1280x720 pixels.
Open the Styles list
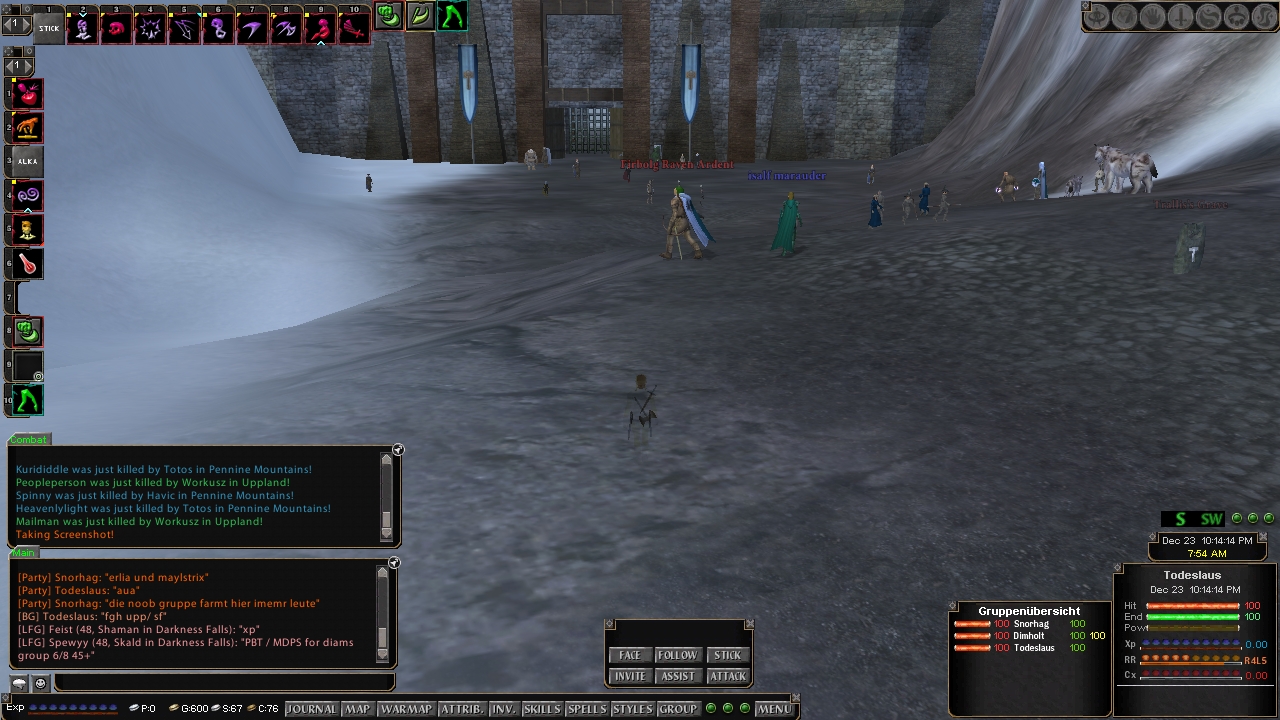632,709
